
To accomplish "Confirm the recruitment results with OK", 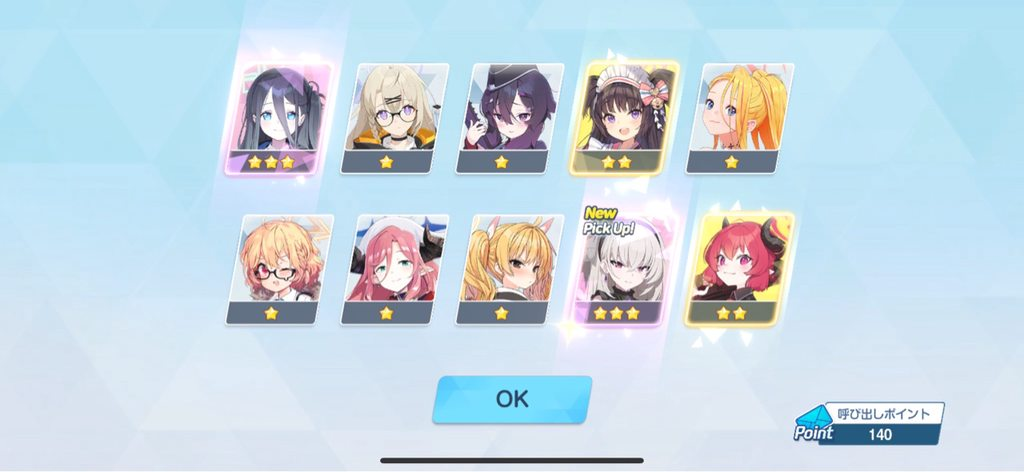I will [x=511, y=399].
